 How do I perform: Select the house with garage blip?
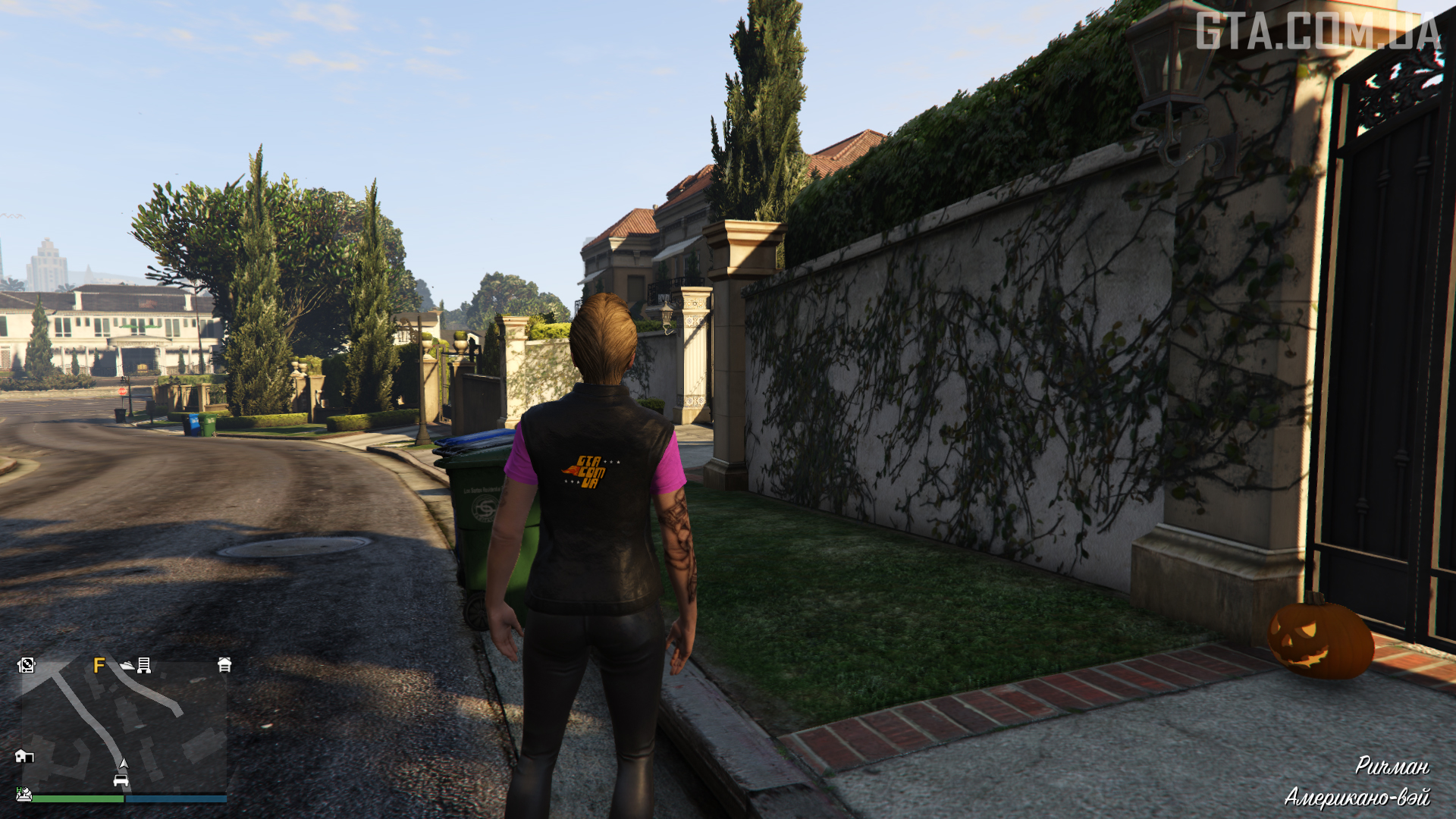24,756
